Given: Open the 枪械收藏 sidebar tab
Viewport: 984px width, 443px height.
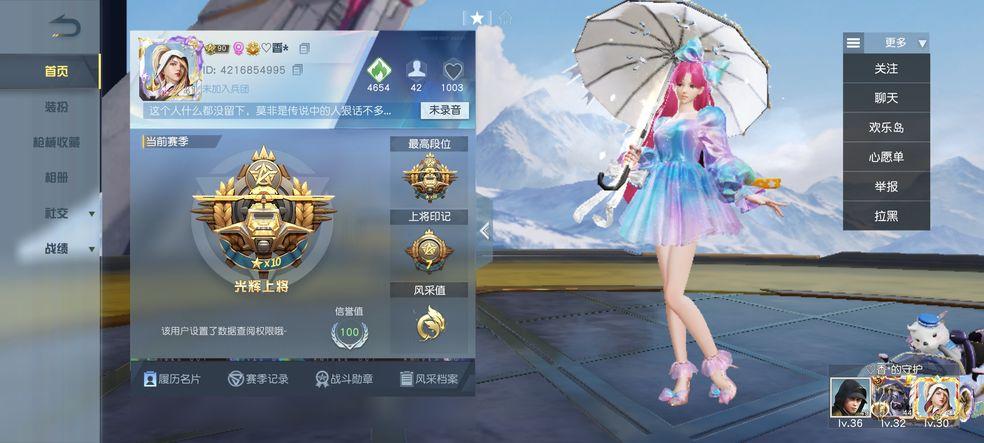Looking at the screenshot, I should click(56, 142).
